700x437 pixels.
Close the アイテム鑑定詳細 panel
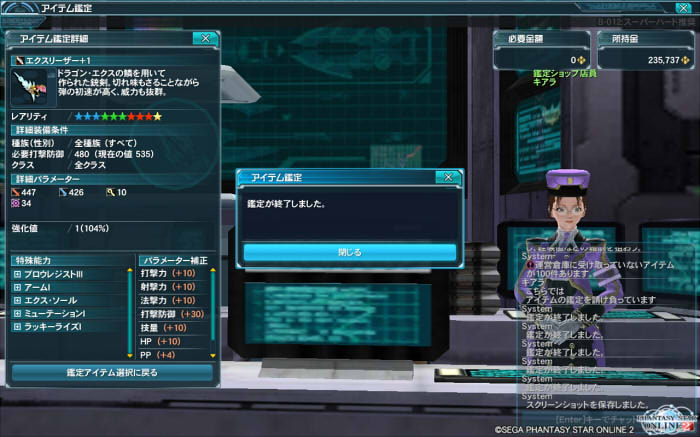[x=205, y=38]
